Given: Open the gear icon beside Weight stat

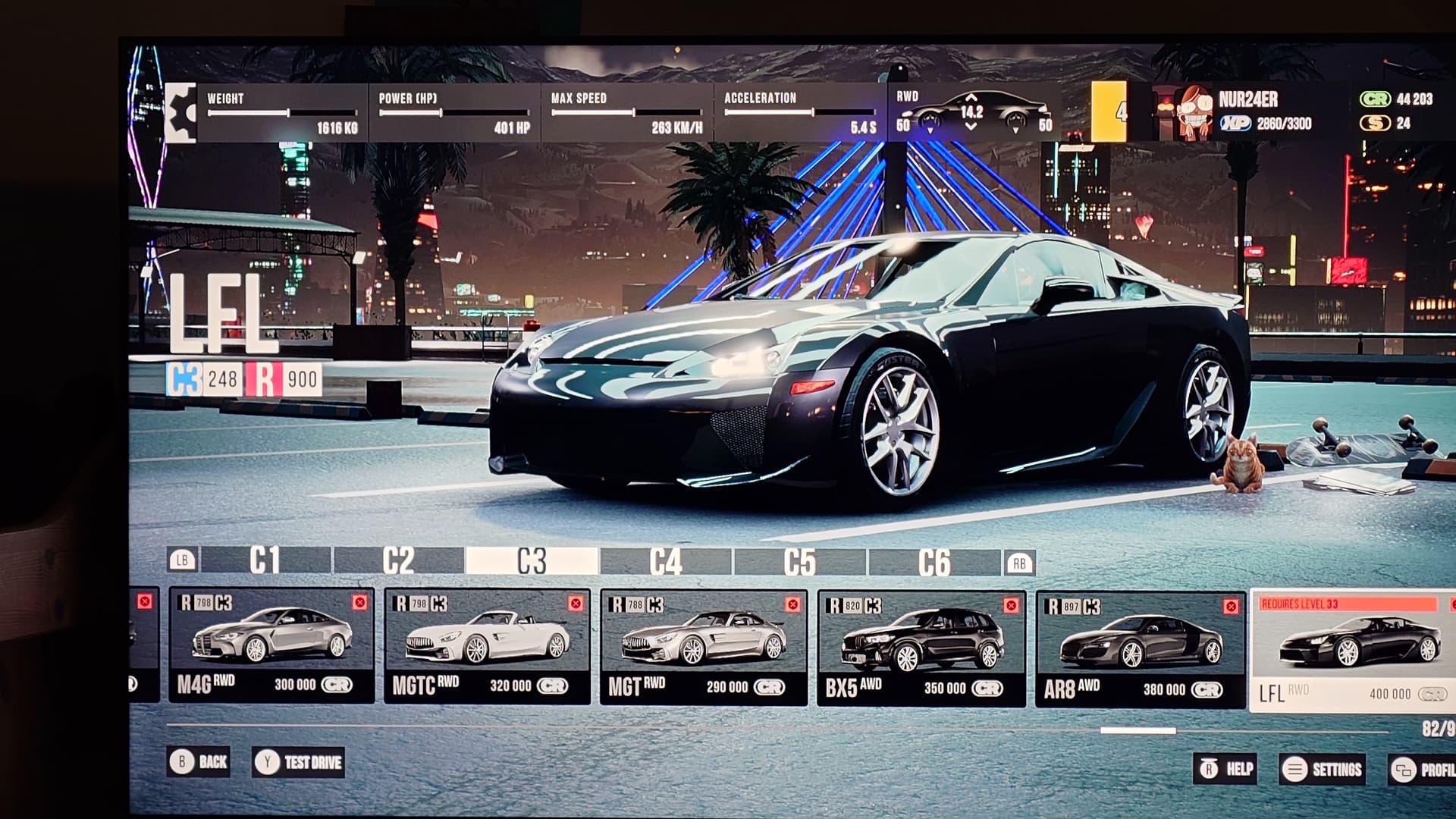Looking at the screenshot, I should 180,113.
